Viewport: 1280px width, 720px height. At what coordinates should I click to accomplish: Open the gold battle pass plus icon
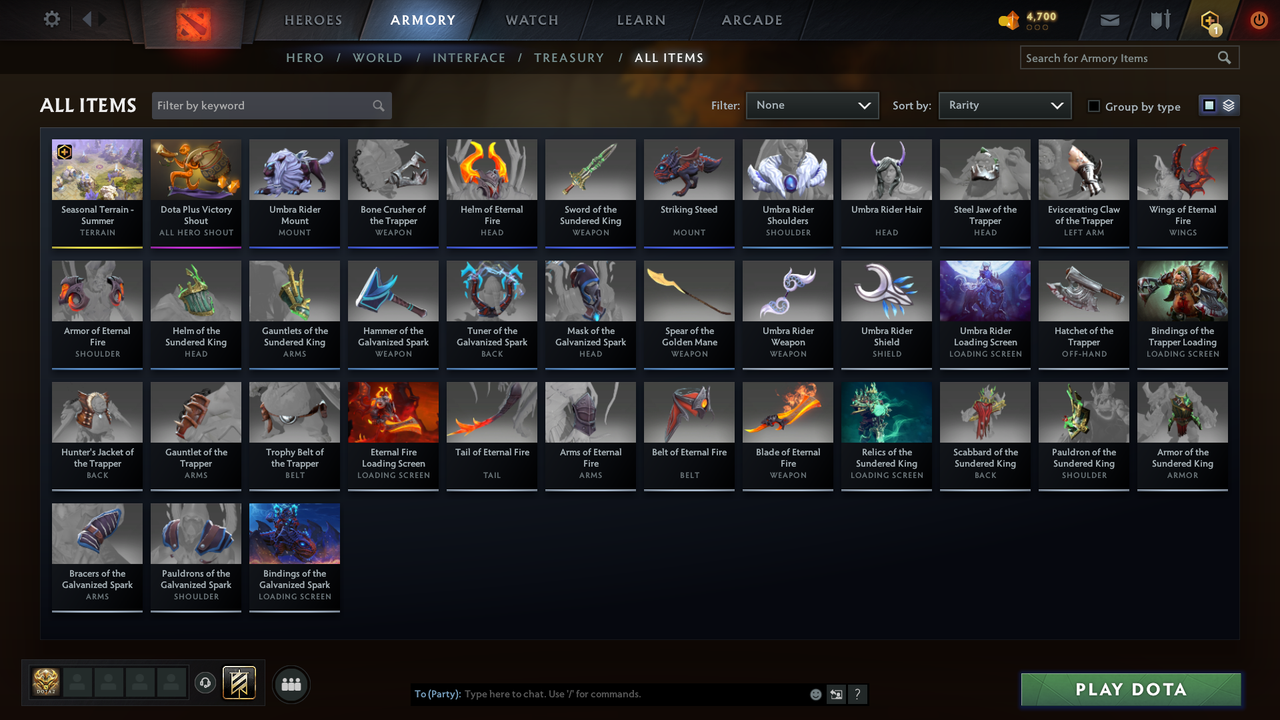pyautogui.click(x=1209, y=21)
